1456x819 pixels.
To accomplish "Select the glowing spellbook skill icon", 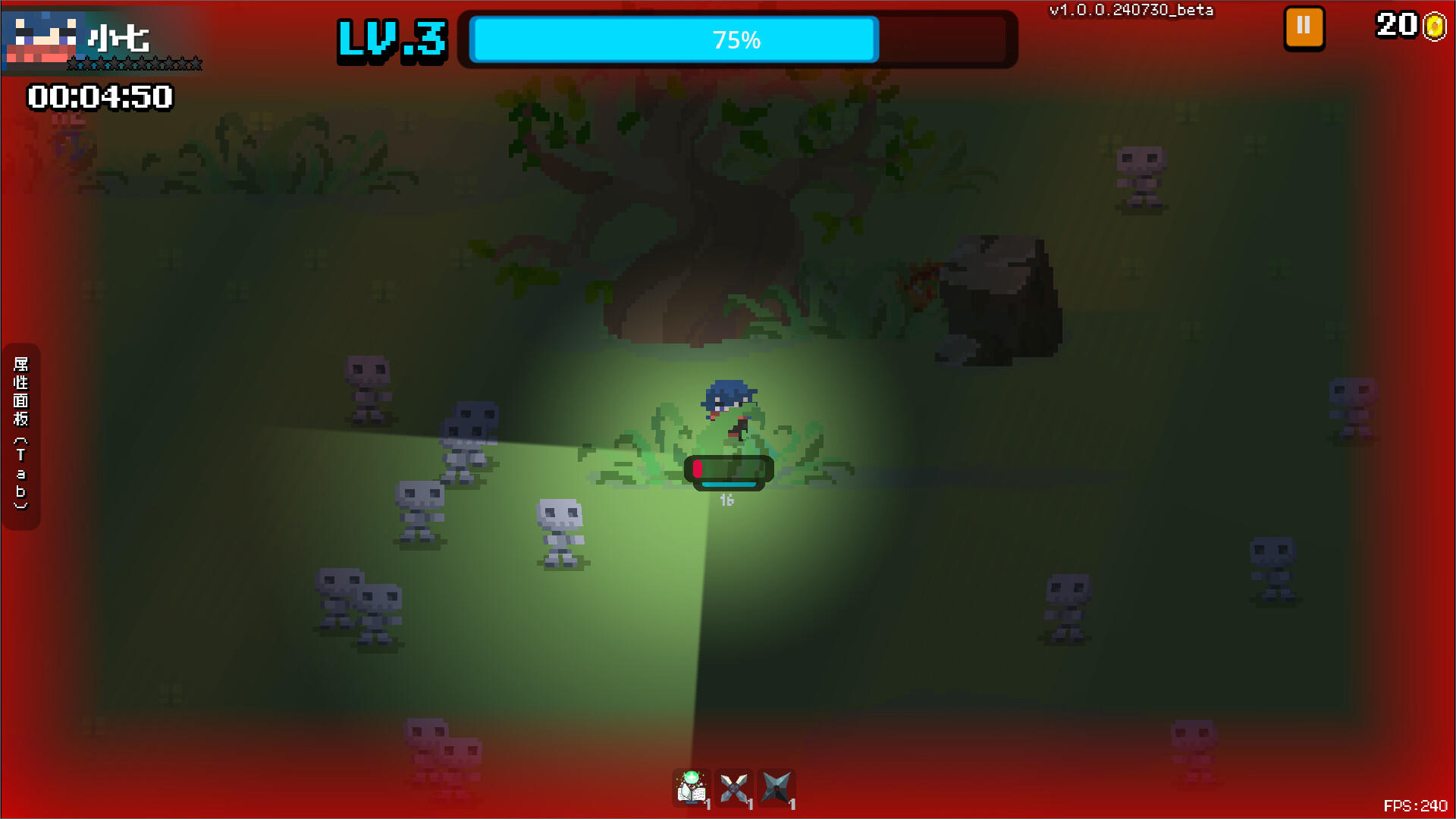I will coord(691,789).
